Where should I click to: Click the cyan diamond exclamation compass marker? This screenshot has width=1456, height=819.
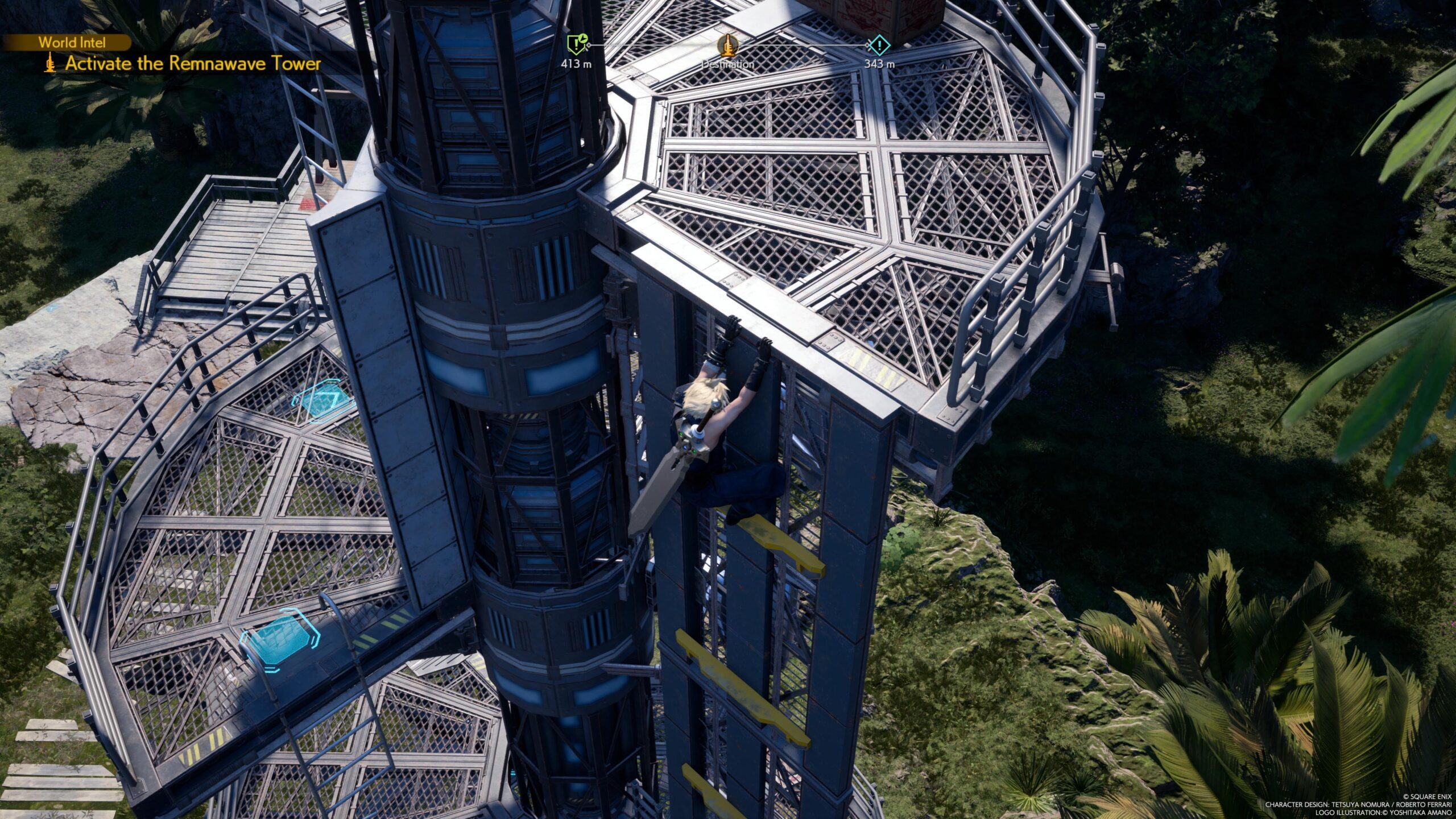[x=879, y=44]
